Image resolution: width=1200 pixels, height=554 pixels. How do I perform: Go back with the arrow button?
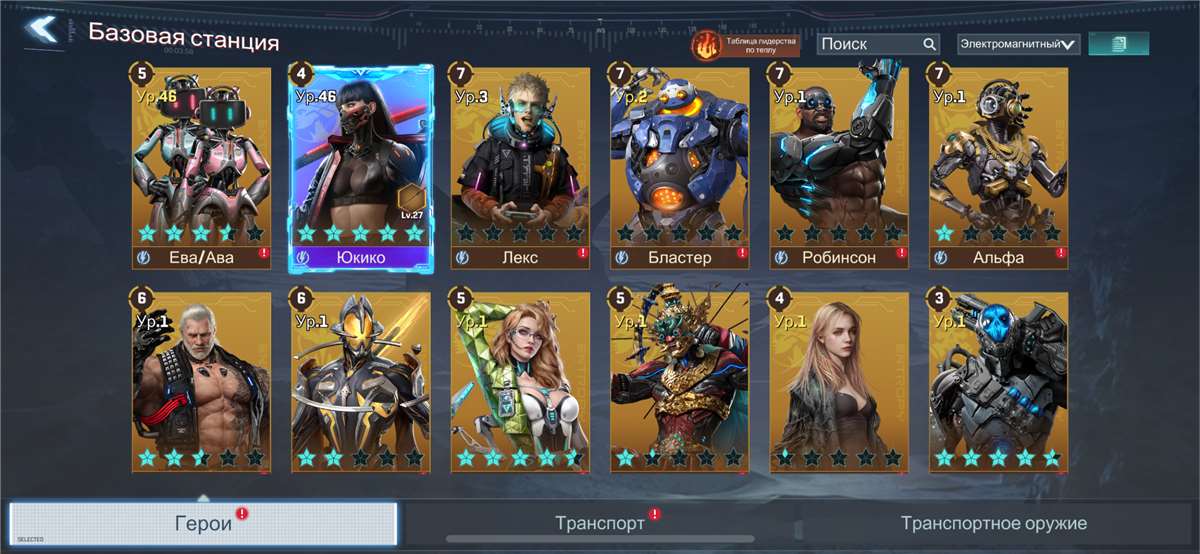point(42,30)
